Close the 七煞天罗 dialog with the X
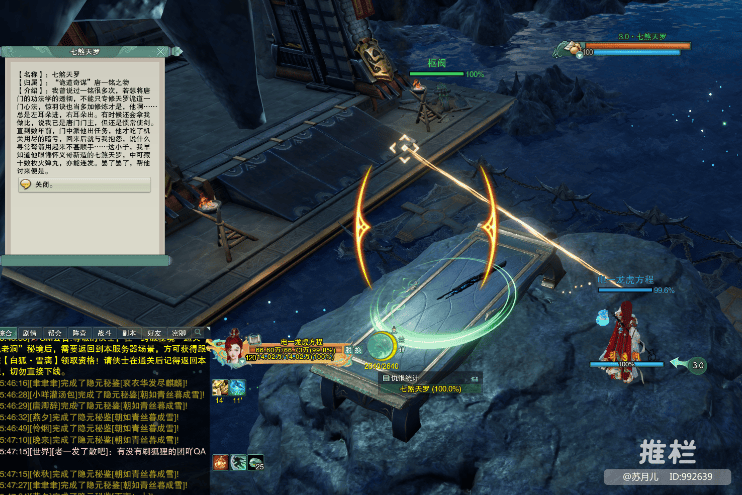Viewport: 742px width, 495px height. [159, 51]
